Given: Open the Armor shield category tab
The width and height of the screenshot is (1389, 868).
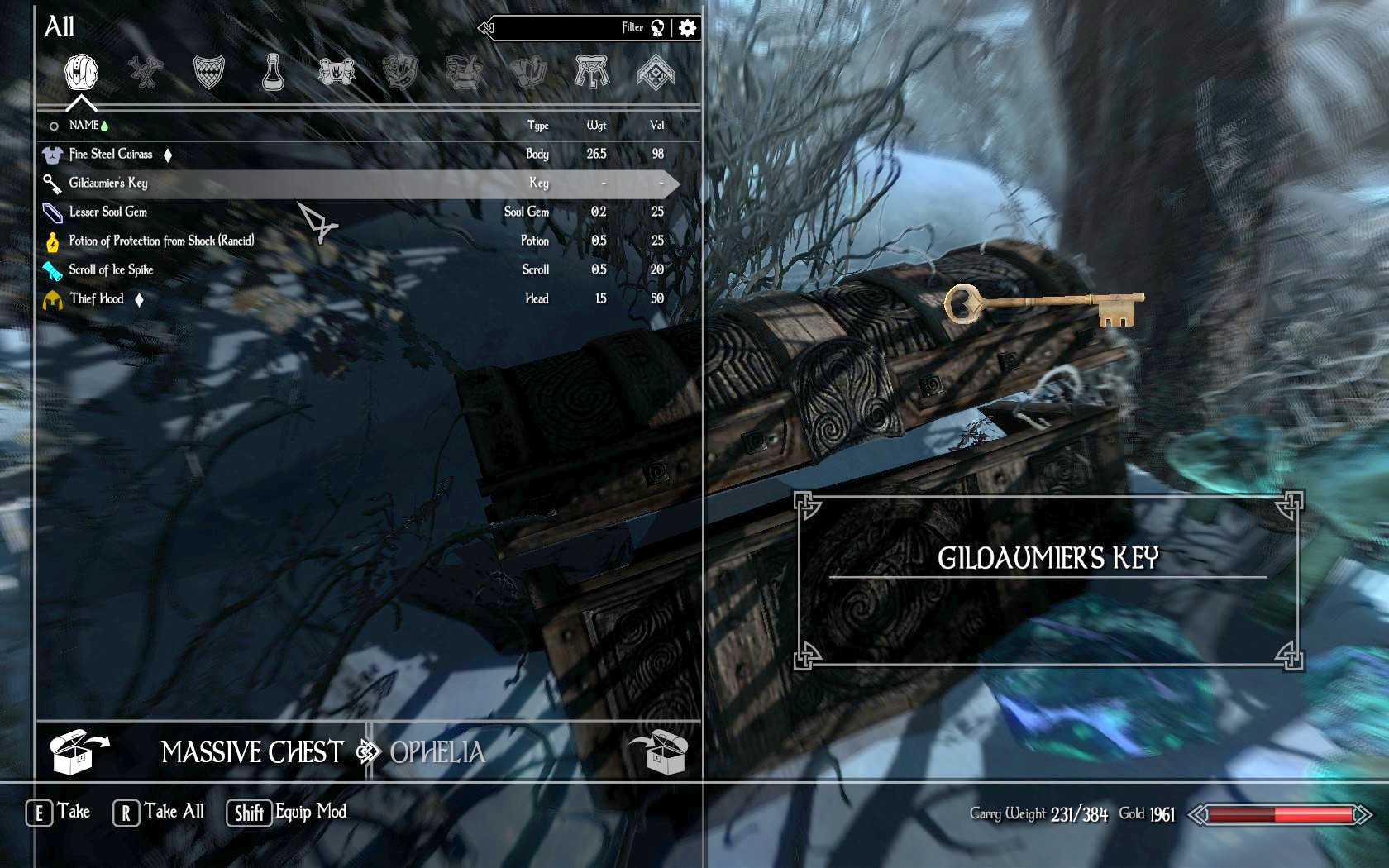Looking at the screenshot, I should pos(208,72).
